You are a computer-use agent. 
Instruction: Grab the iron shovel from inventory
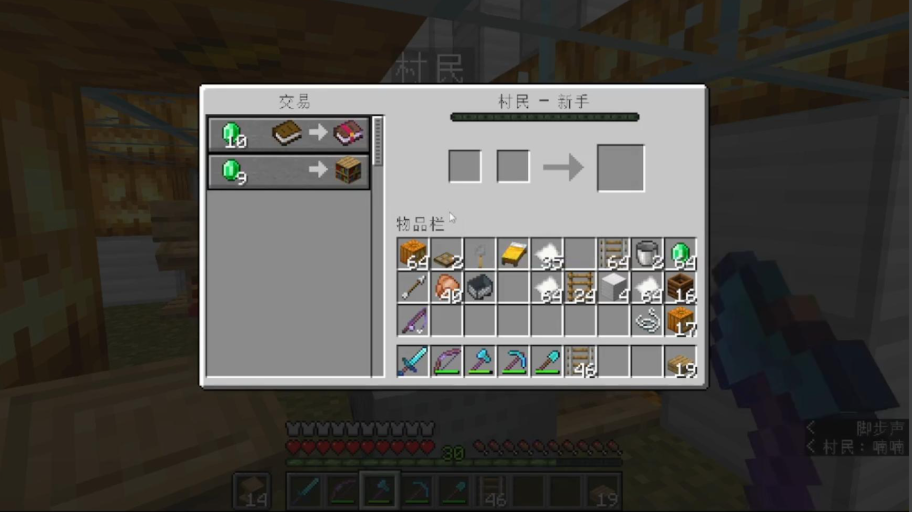click(x=479, y=254)
